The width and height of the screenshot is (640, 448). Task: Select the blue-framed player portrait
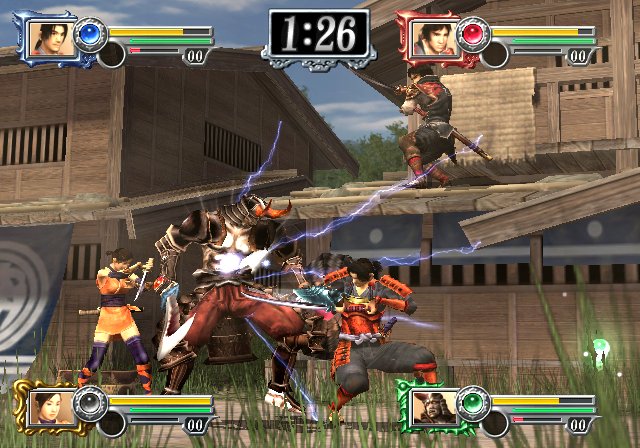tap(46, 37)
